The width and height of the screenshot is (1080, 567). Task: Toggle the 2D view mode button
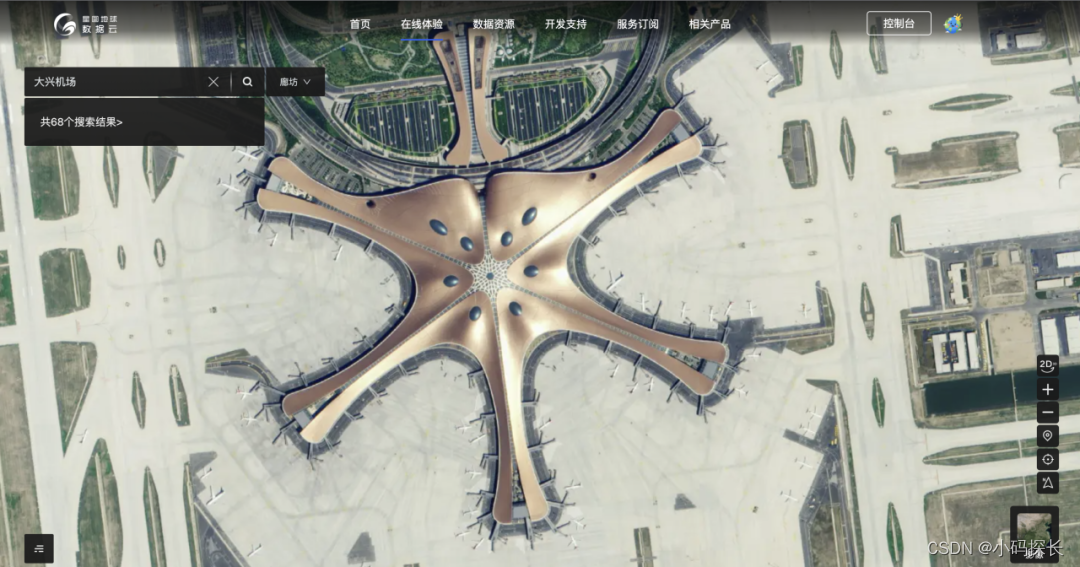(x=1048, y=366)
